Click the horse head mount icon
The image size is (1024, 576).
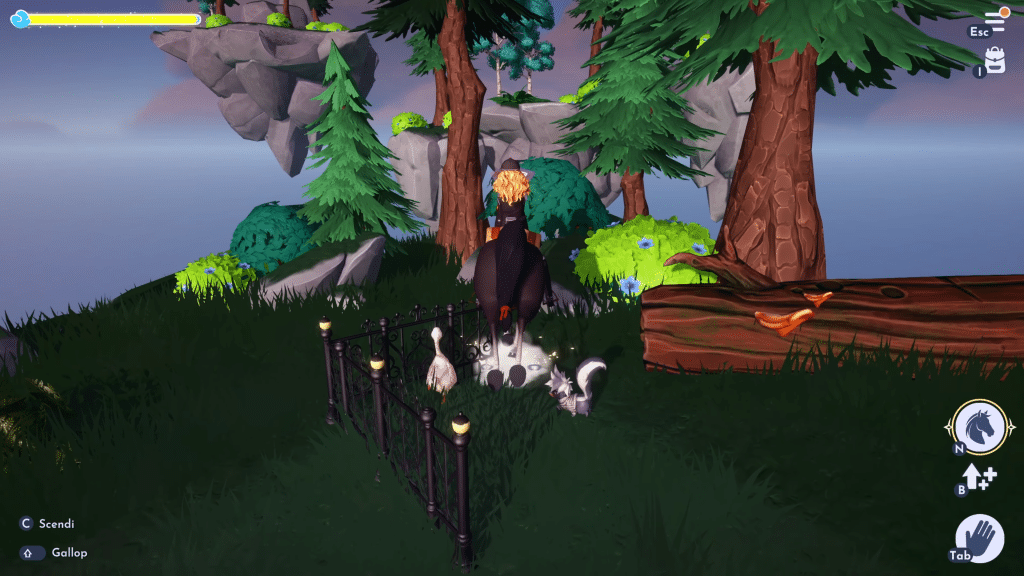(x=979, y=427)
